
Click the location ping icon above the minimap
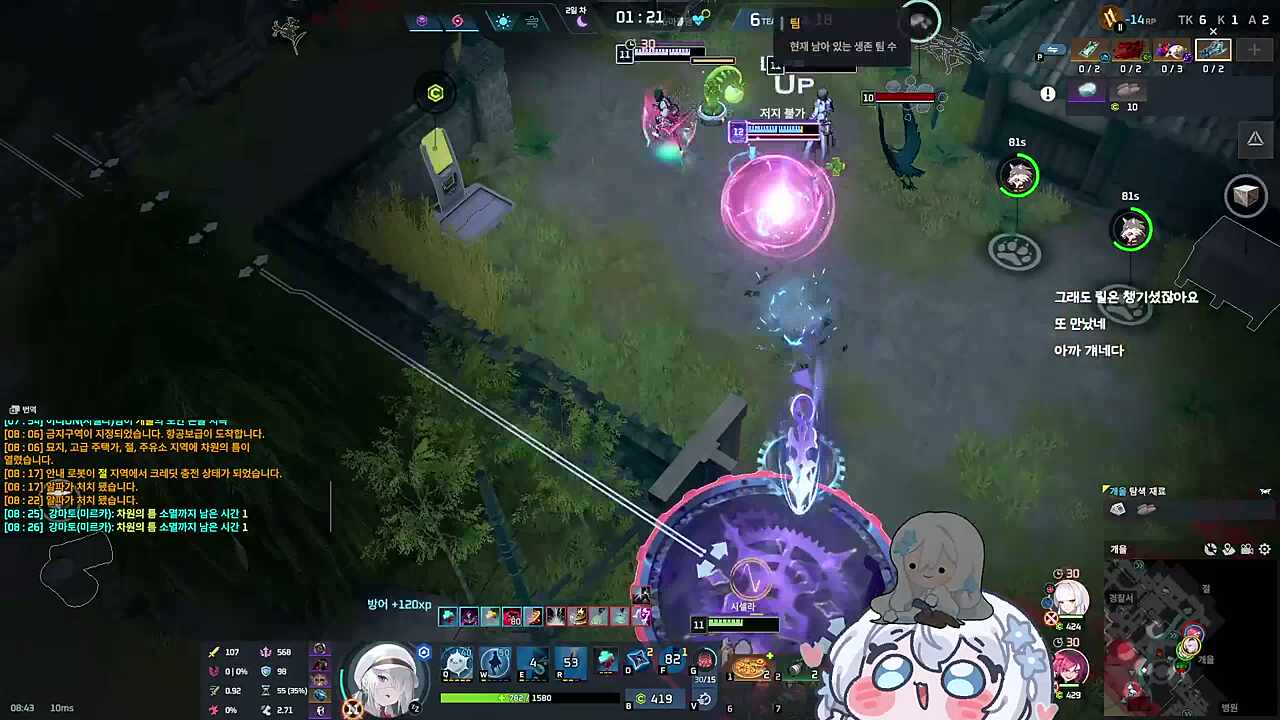point(1228,549)
